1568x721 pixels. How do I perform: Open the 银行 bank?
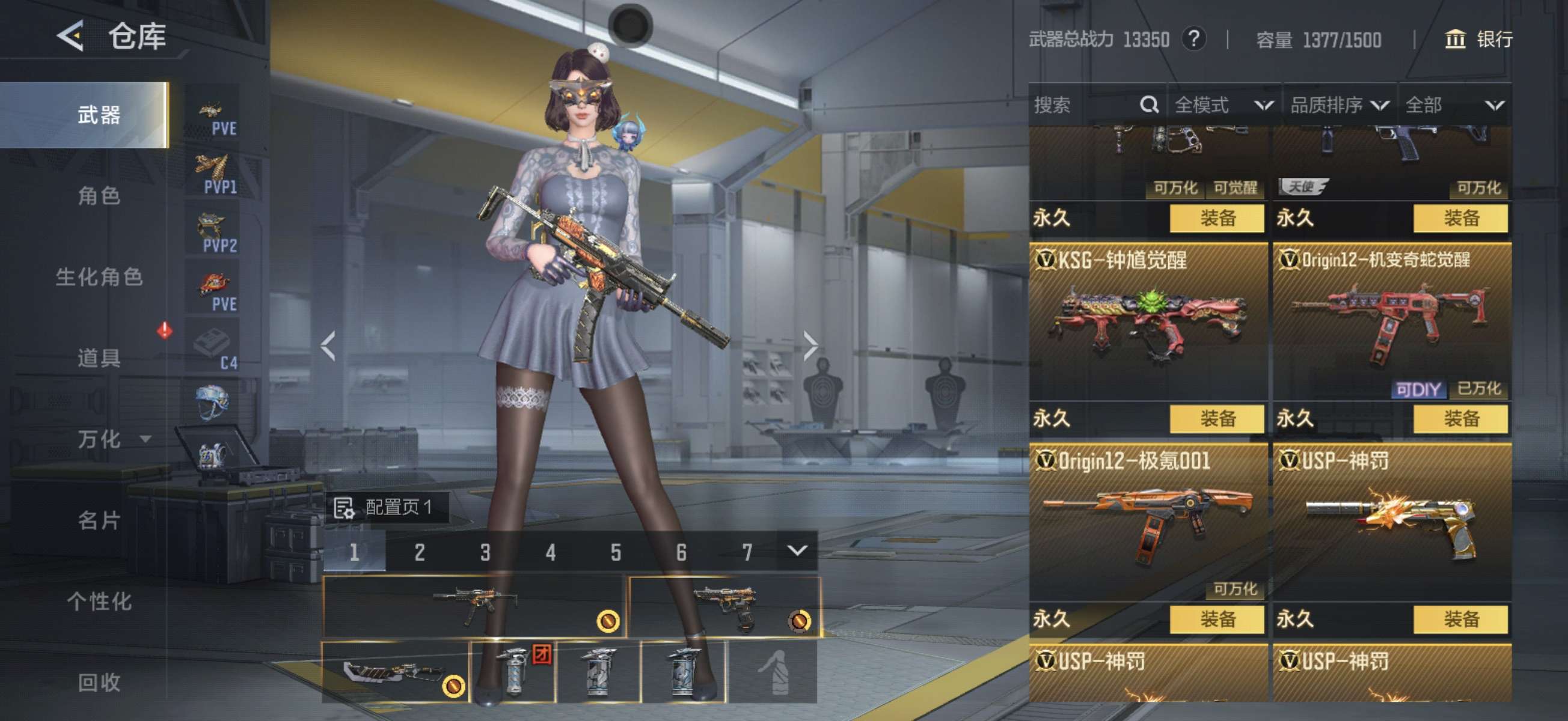click(1478, 40)
